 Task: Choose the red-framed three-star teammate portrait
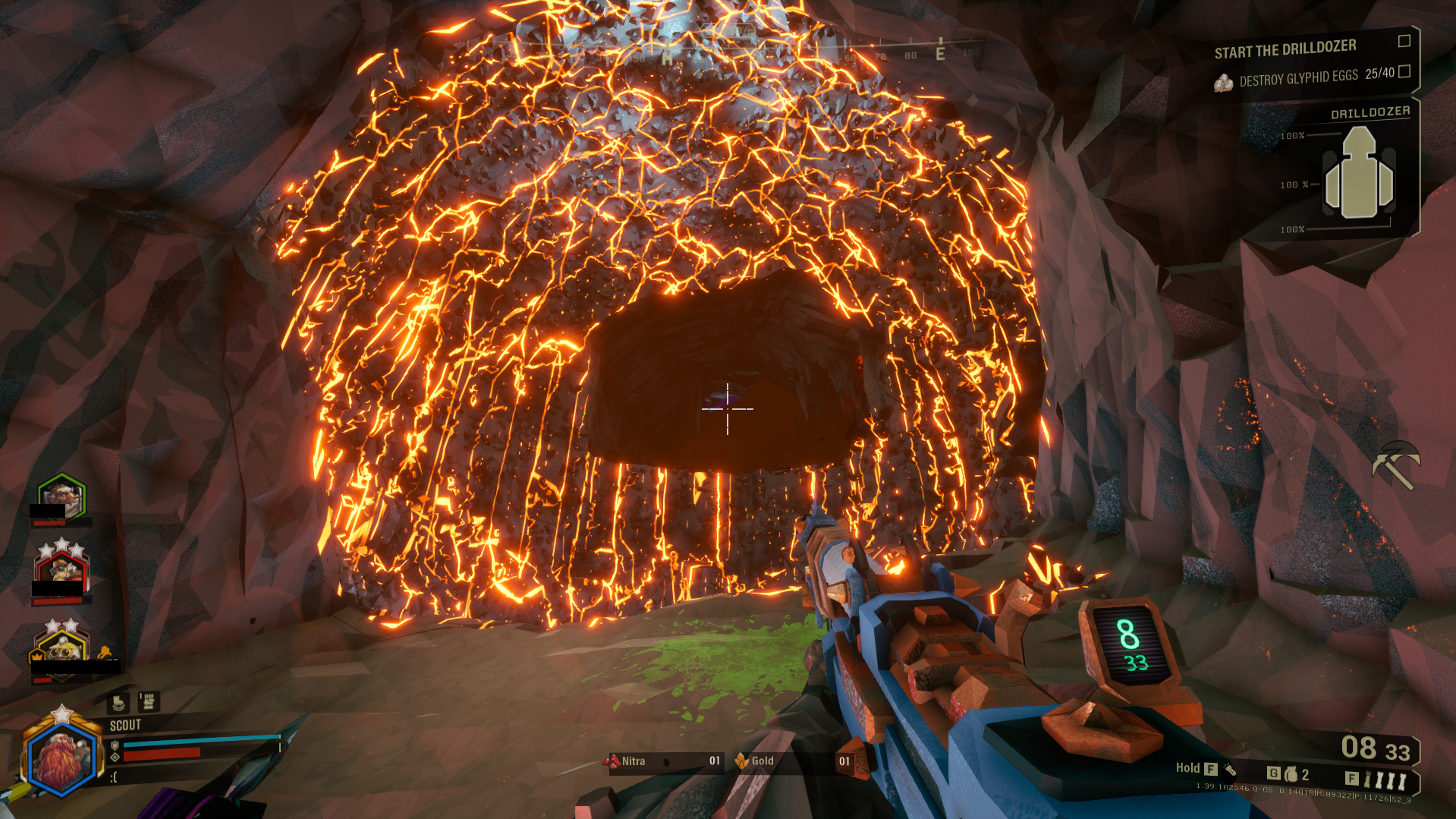(61, 569)
